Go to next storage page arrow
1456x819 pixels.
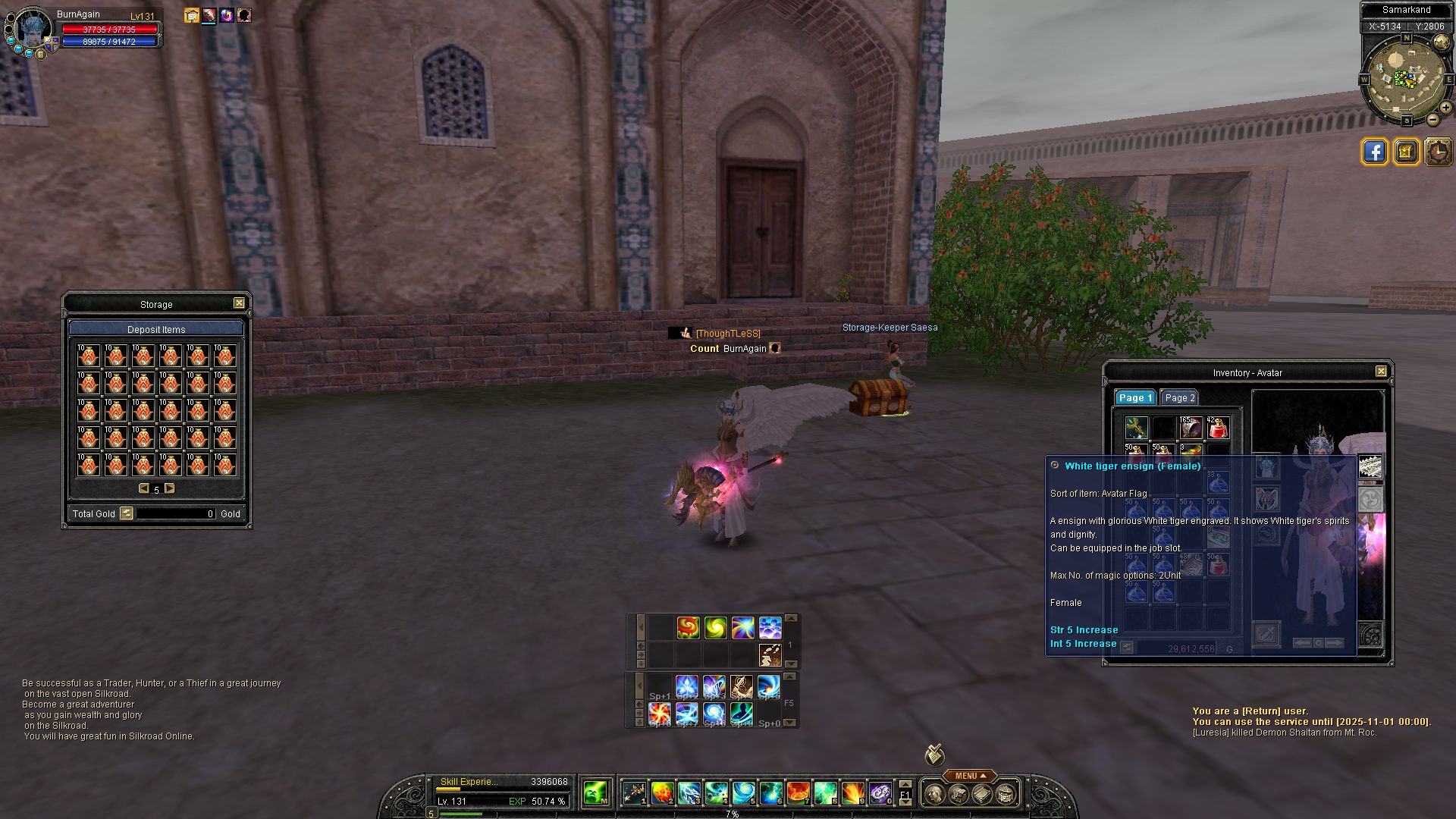click(170, 489)
